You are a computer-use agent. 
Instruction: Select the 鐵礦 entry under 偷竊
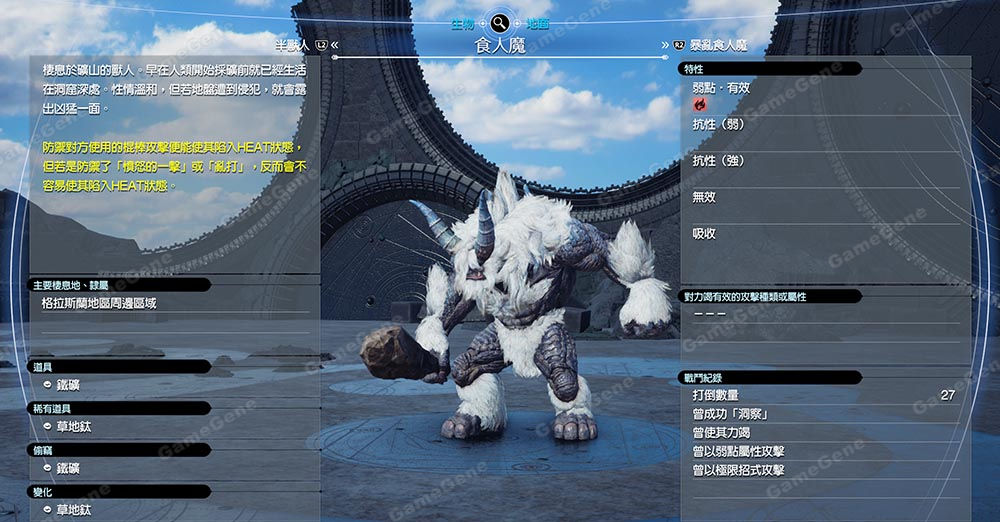68,468
